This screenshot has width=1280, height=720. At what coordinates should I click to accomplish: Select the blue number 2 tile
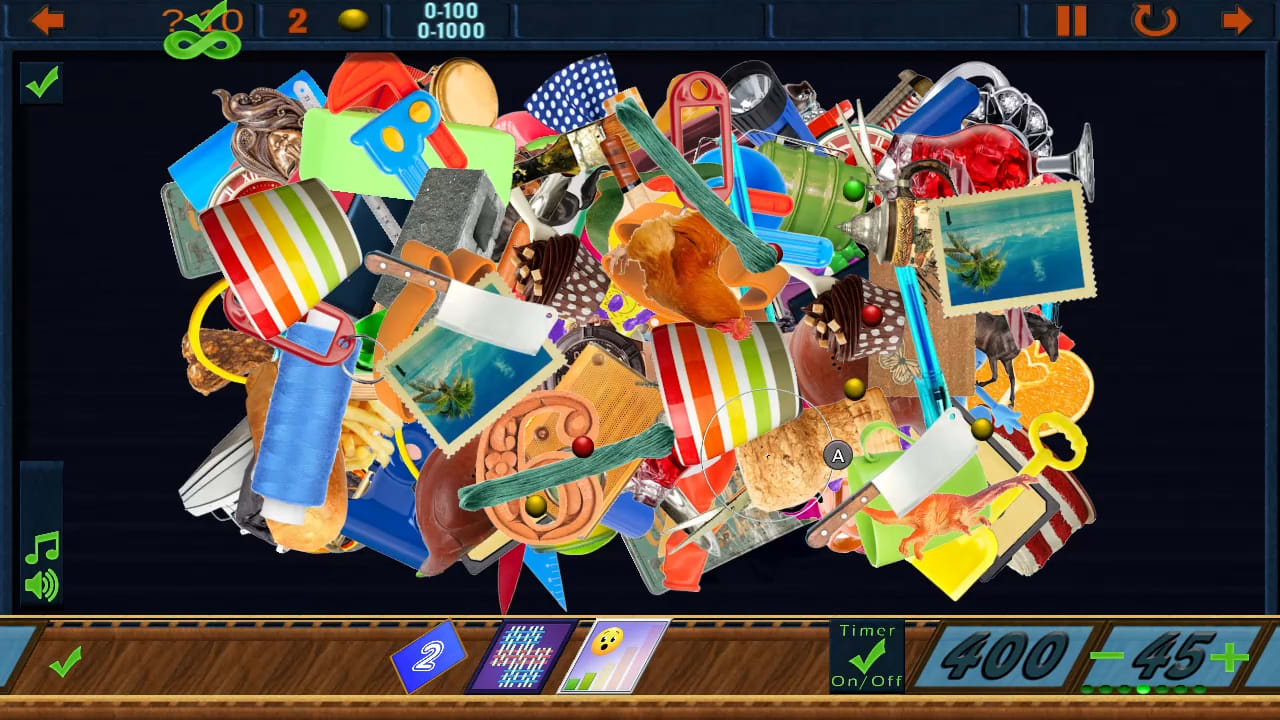click(430, 658)
